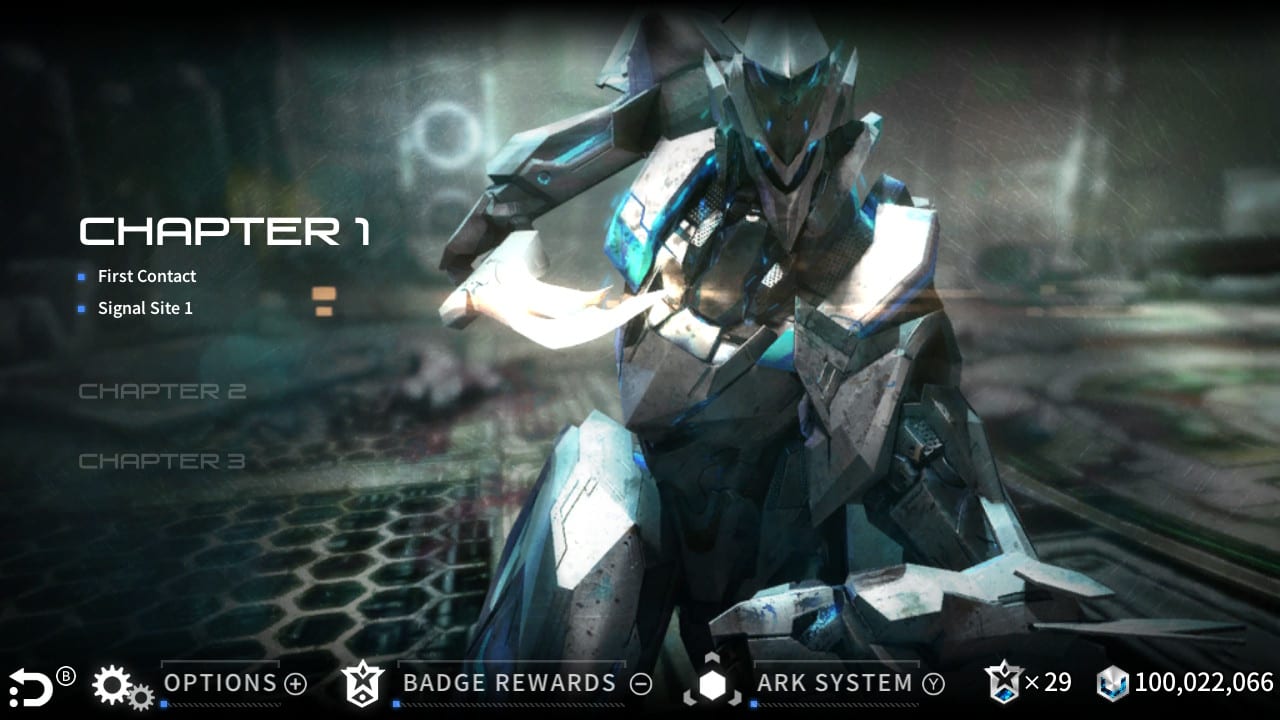Viewport: 1280px width, 720px height.
Task: Toggle the plus circle next to Options
Action: [x=295, y=685]
